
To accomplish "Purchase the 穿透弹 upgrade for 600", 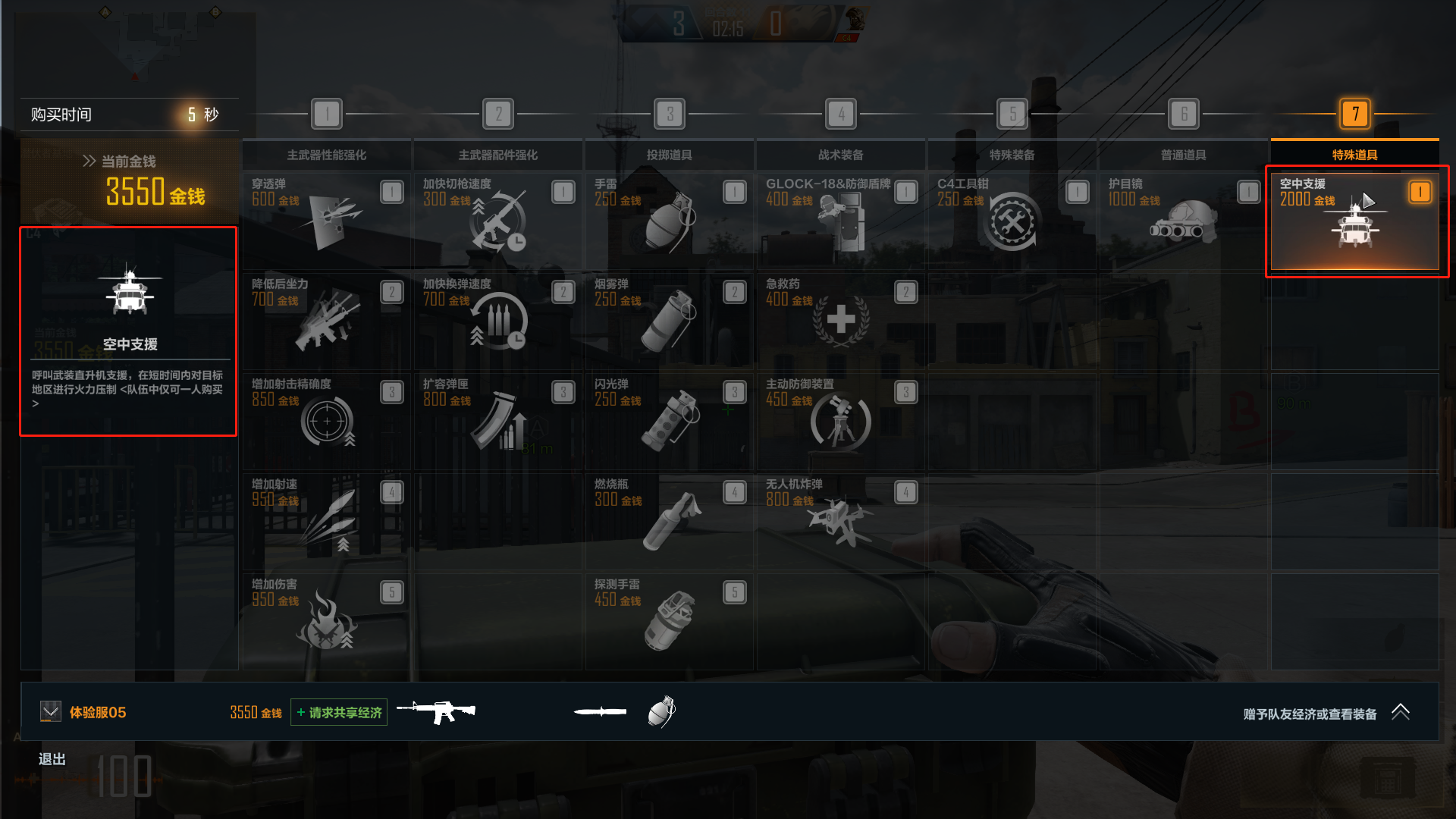I will click(326, 220).
